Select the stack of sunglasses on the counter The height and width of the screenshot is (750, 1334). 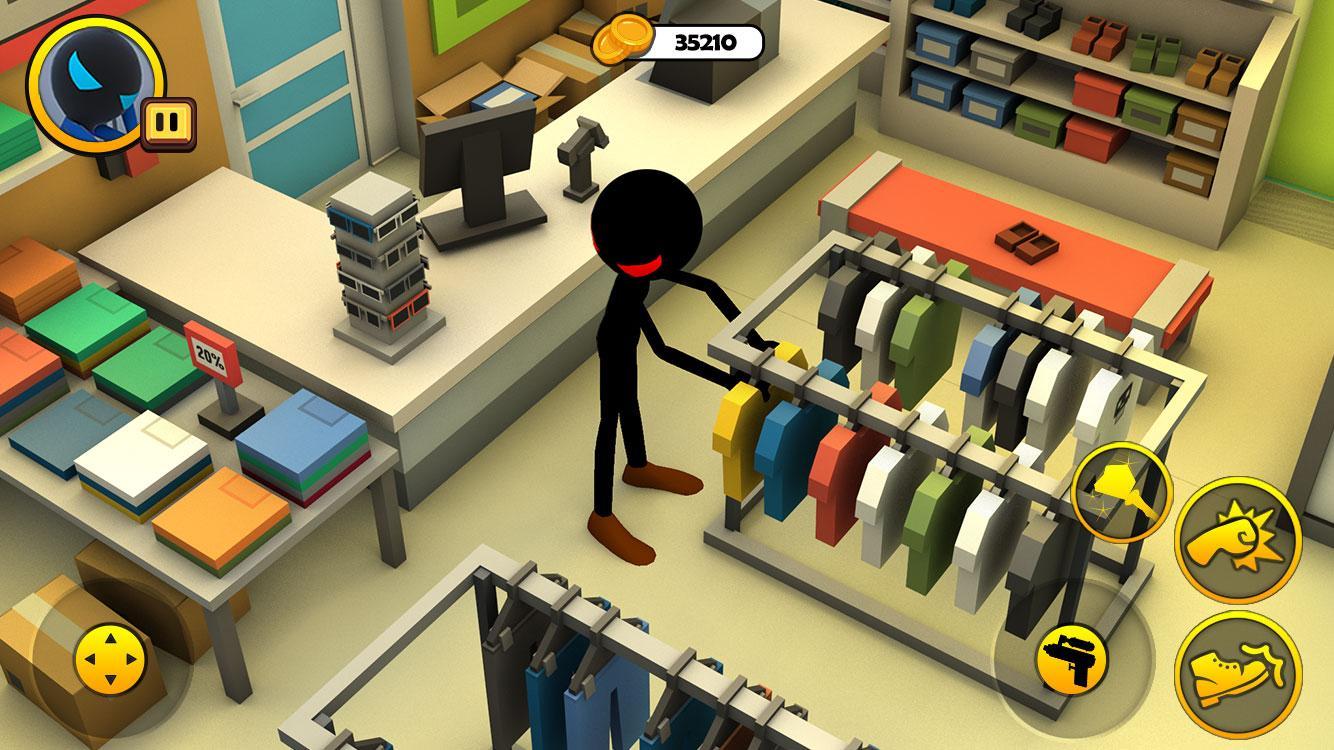380,270
